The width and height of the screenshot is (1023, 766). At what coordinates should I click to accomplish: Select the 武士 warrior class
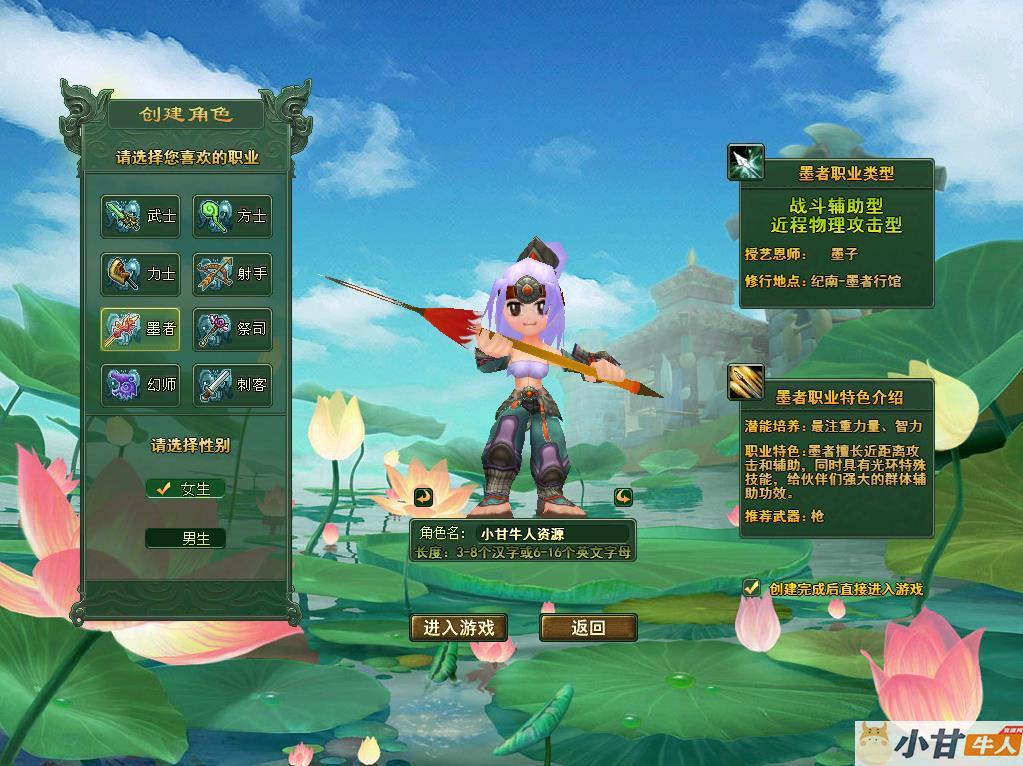[140, 216]
